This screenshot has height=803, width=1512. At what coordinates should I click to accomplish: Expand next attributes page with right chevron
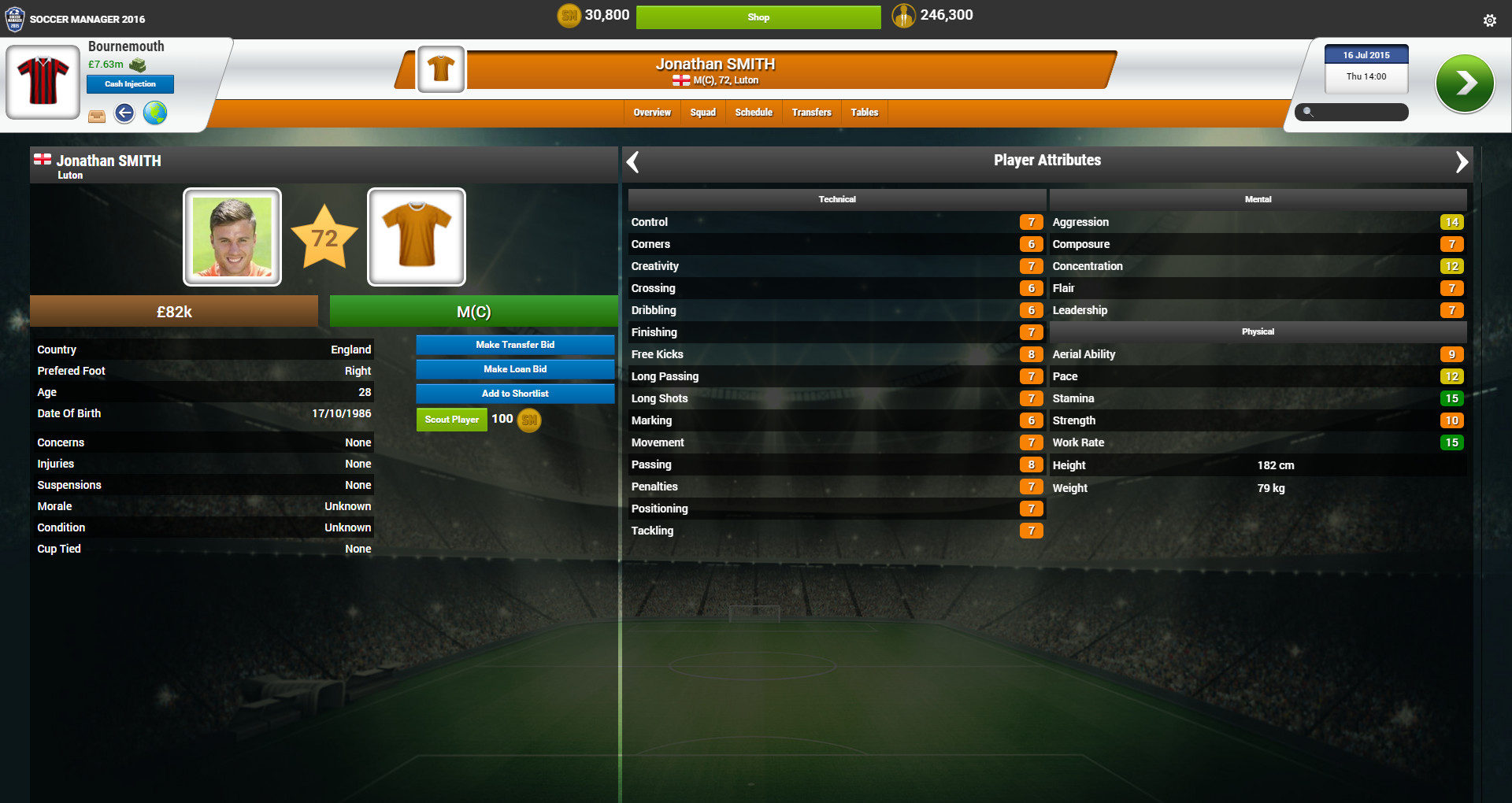[1463, 161]
